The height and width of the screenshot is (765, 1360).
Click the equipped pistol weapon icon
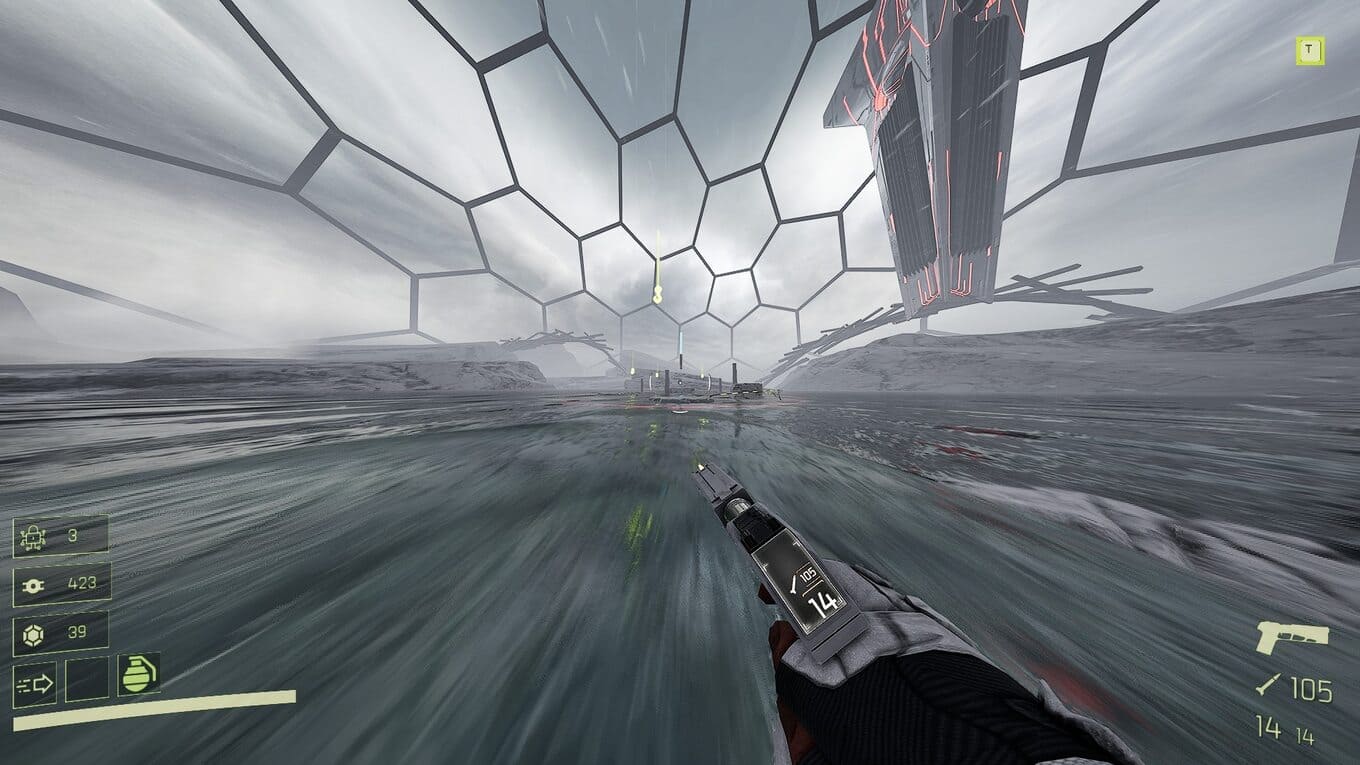click(1293, 638)
